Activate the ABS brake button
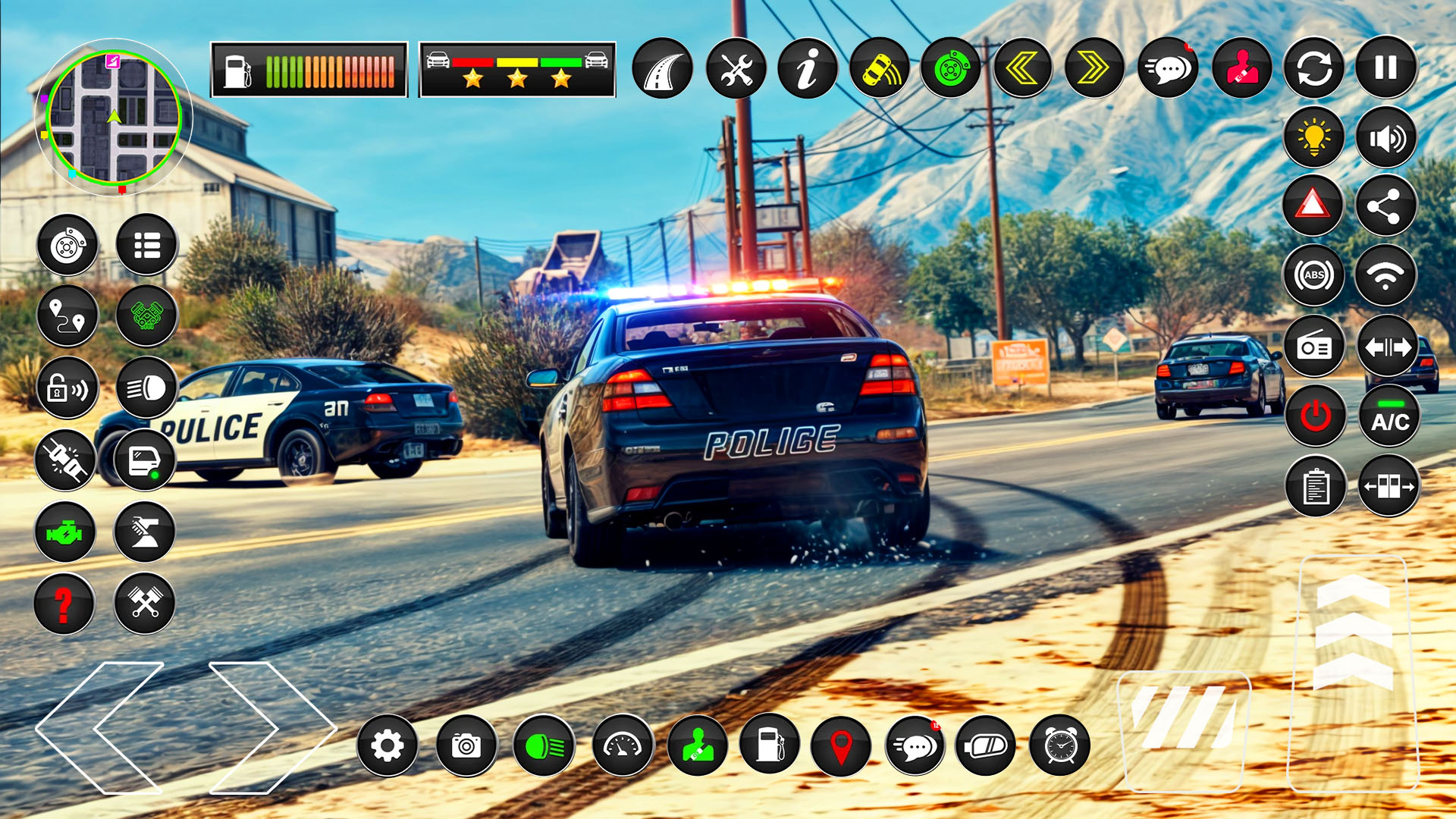The width and height of the screenshot is (1456, 819). point(1314,275)
